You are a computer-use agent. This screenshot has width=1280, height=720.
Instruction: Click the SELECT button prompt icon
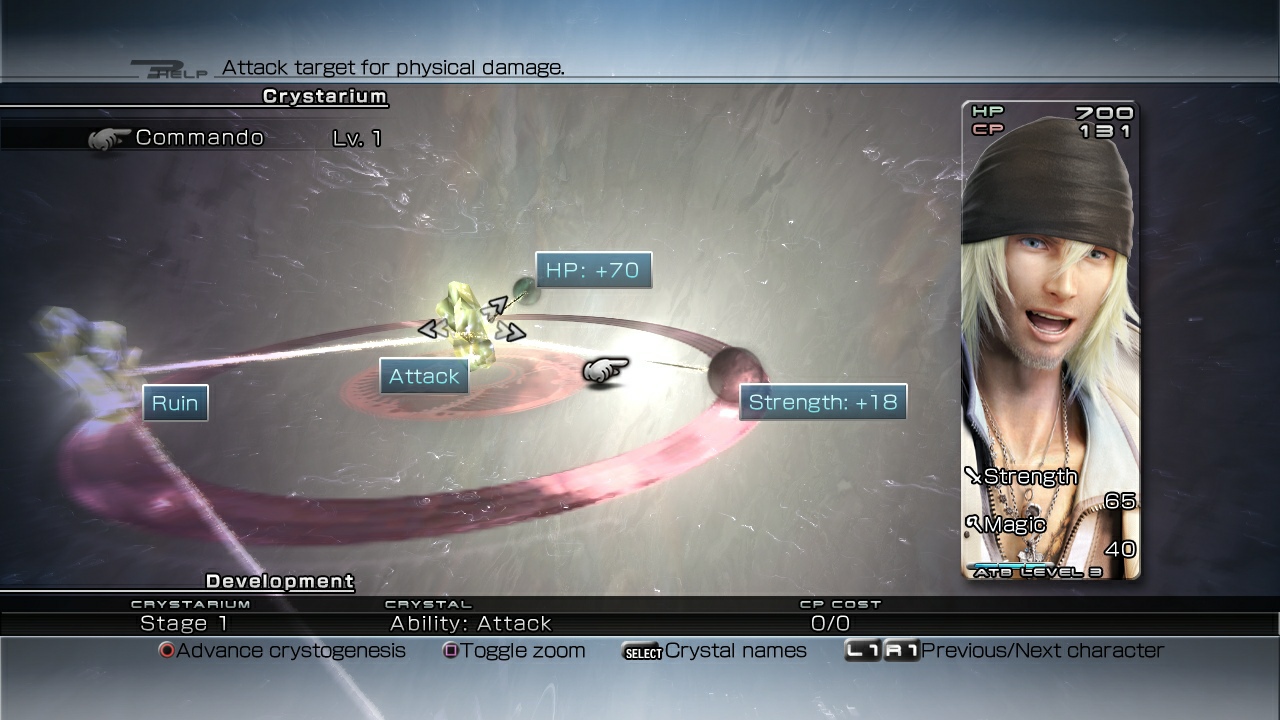(x=643, y=651)
